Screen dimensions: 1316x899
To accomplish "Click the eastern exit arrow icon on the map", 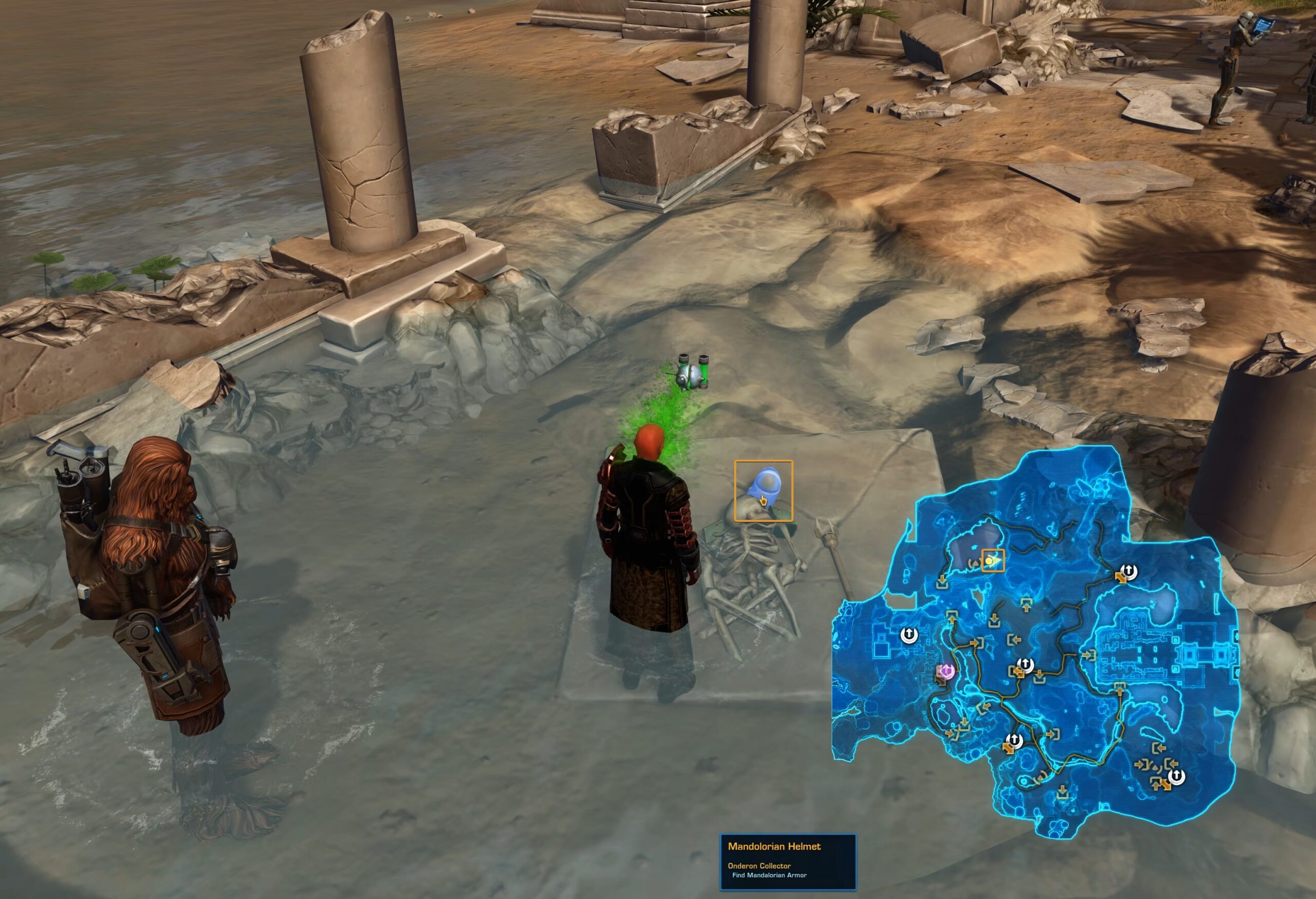I will pyautogui.click(x=1088, y=654).
